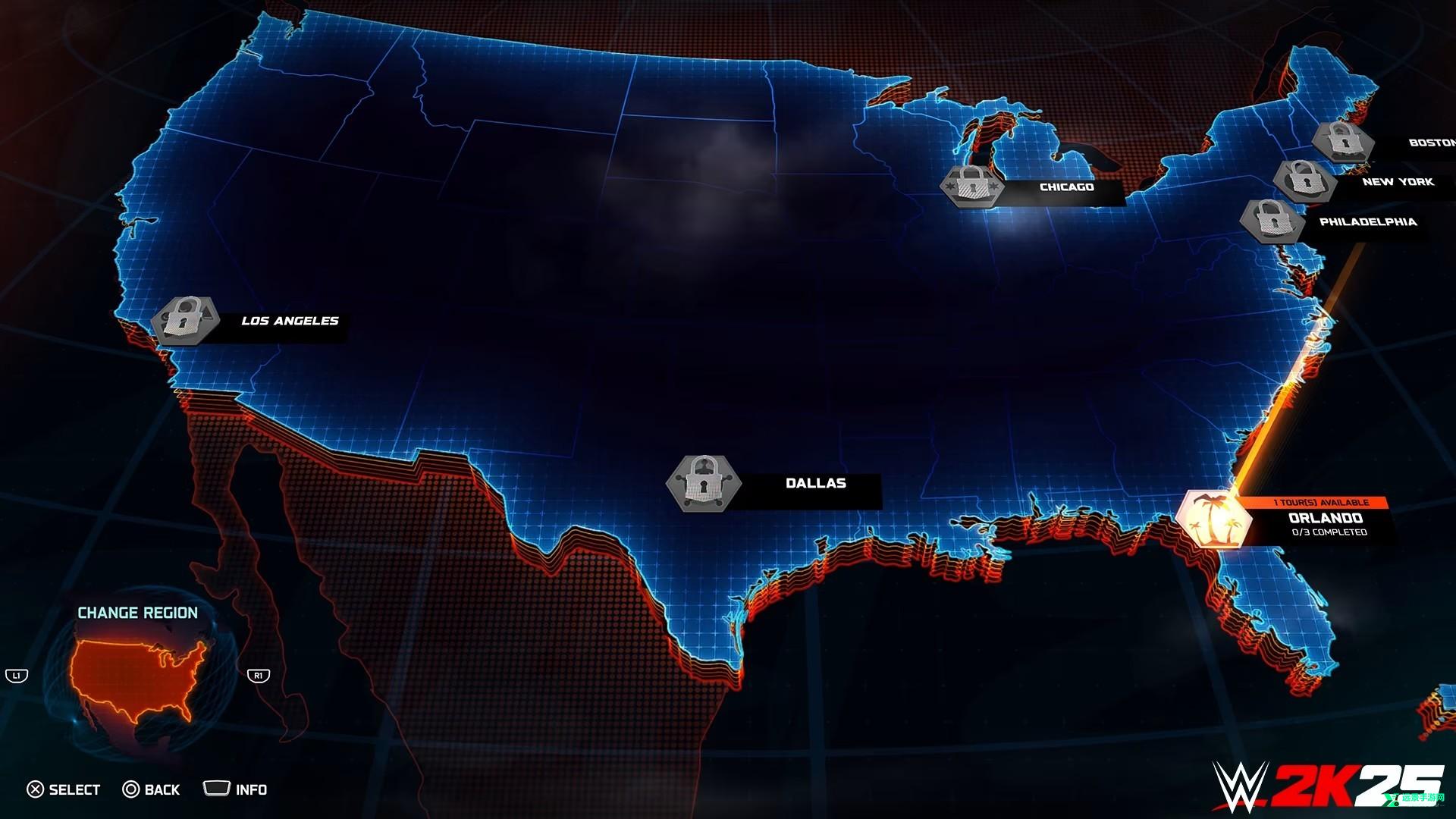This screenshot has width=1456, height=819.
Task: Choose the locked Dallas city marker
Action: pyautogui.click(x=704, y=482)
